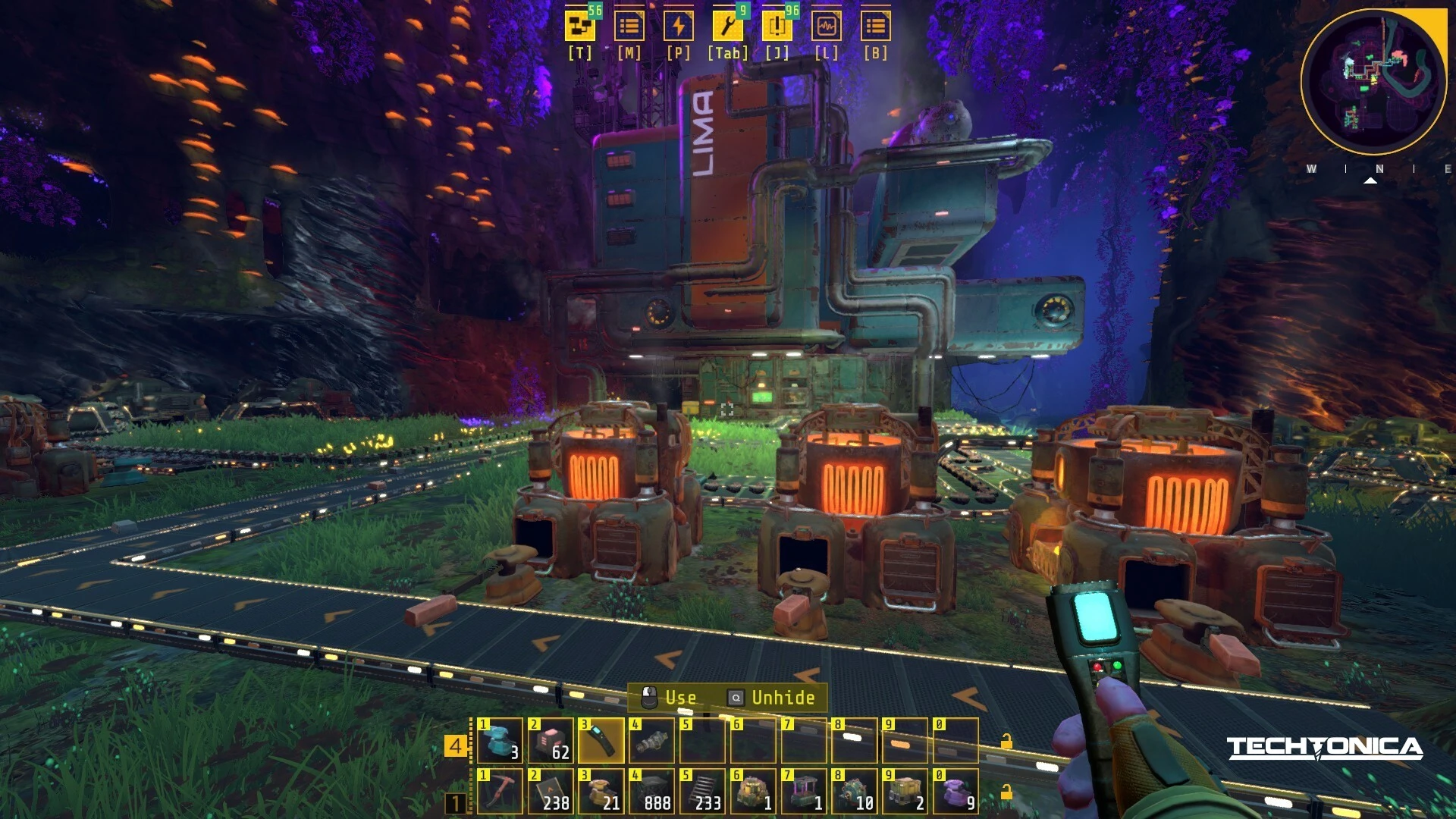Select the stairs slot with 233 items
The height and width of the screenshot is (819, 1456).
[x=703, y=792]
